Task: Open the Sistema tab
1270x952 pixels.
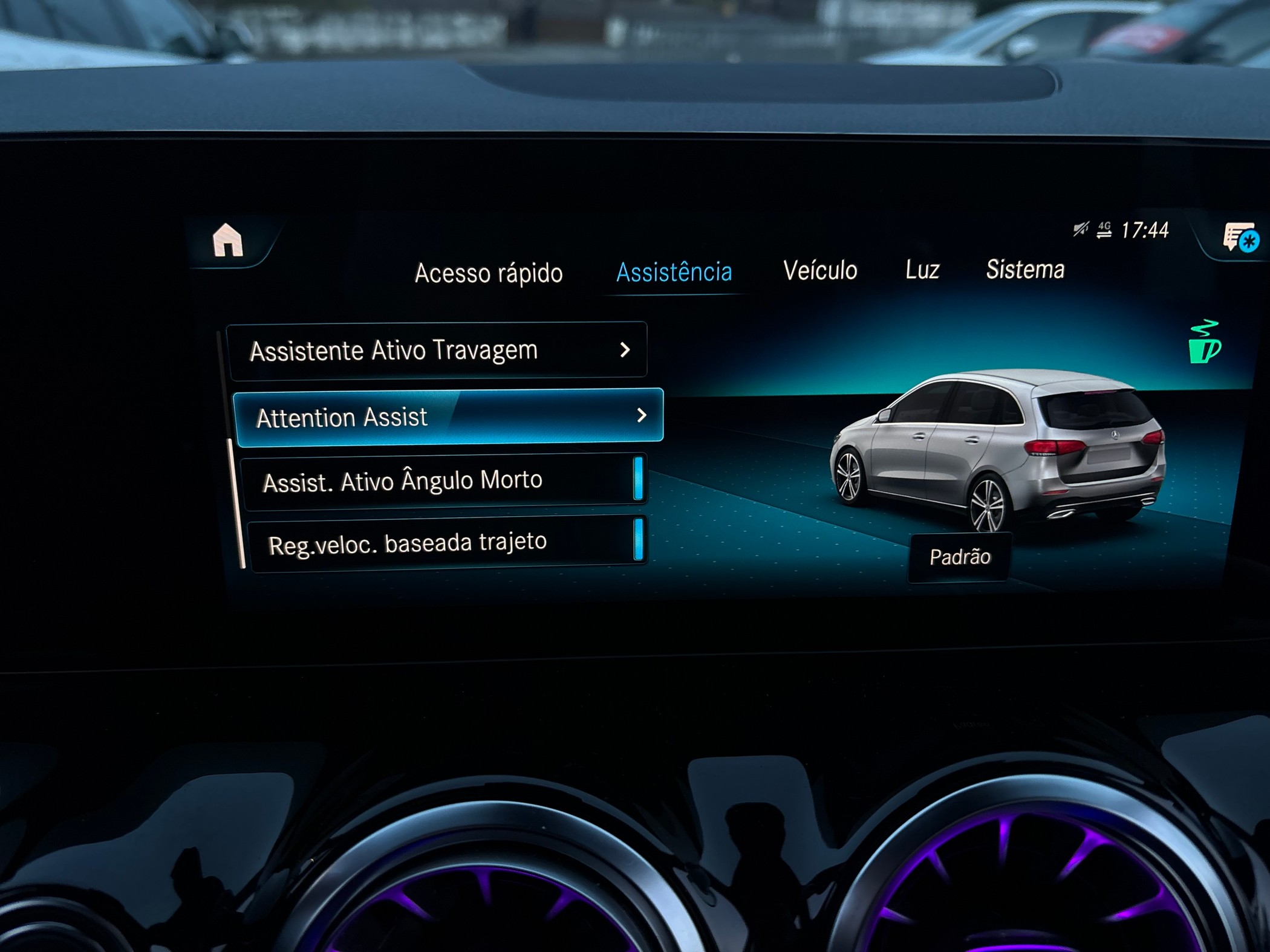Action: click(1025, 270)
